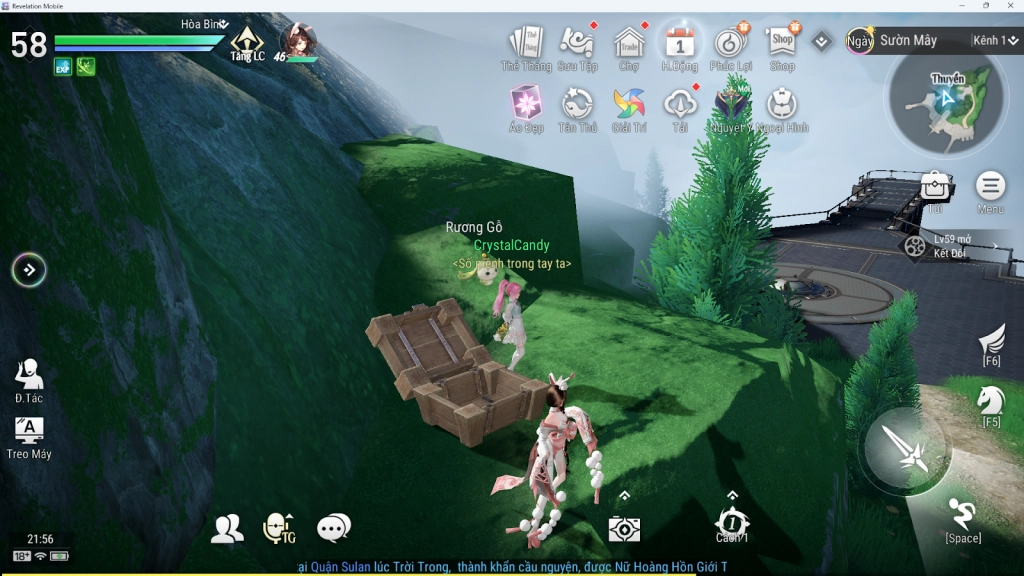The image size is (1024, 576).
Task: Open the Sưu Tập collection menu
Action: point(577,43)
